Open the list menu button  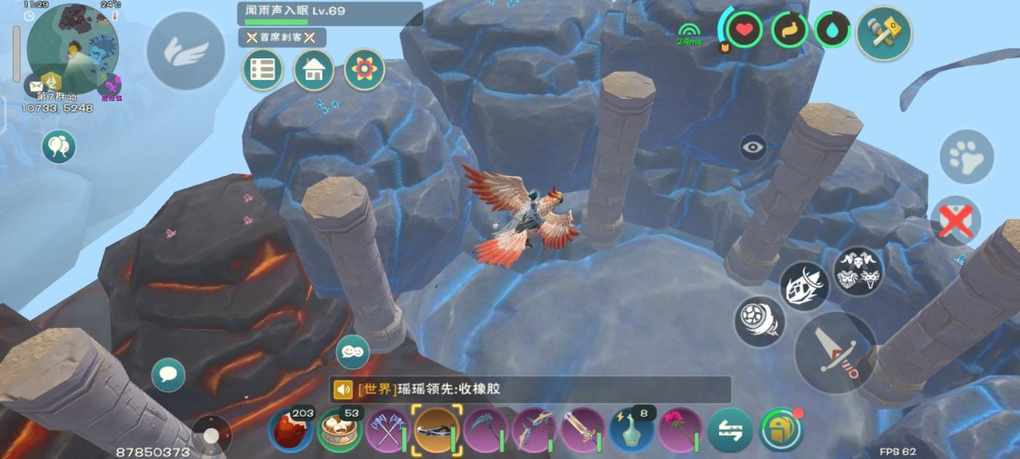264,70
